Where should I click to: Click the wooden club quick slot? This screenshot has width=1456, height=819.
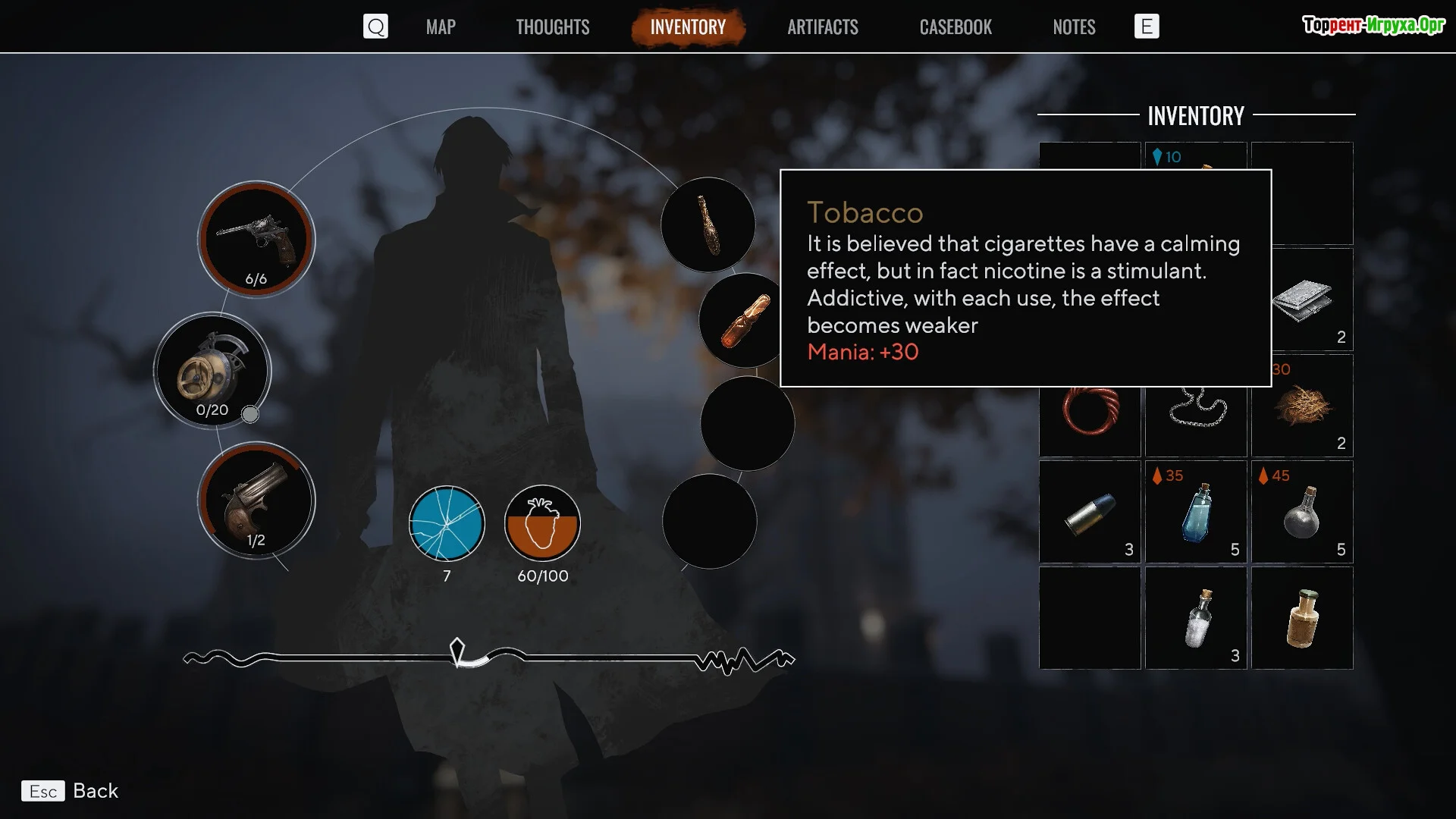(708, 225)
